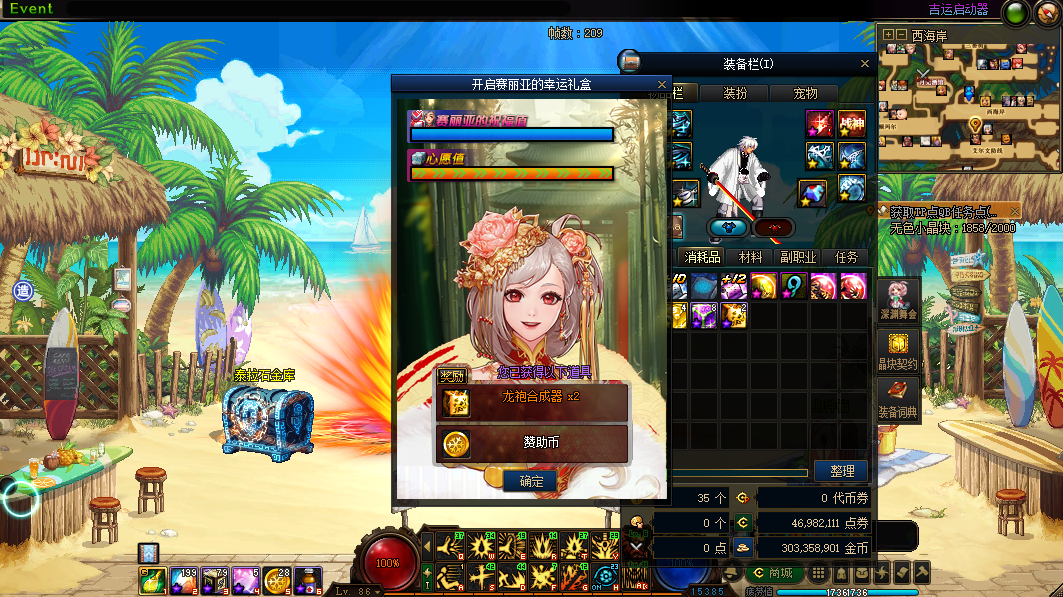Switch to the 装扮 tab
Image resolution: width=1063 pixels, height=597 pixels.
735,93
